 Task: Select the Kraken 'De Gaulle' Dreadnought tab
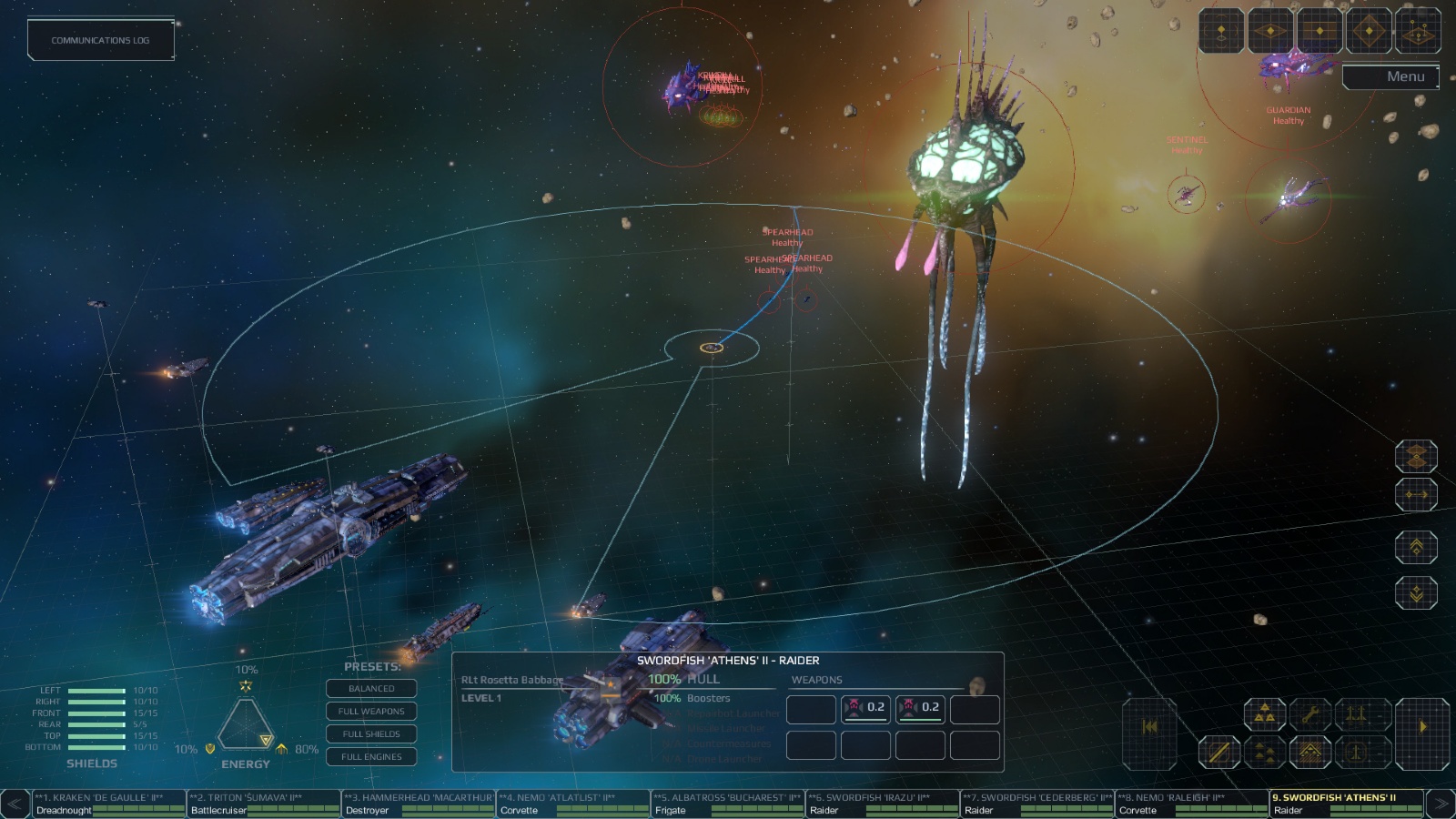[109, 804]
